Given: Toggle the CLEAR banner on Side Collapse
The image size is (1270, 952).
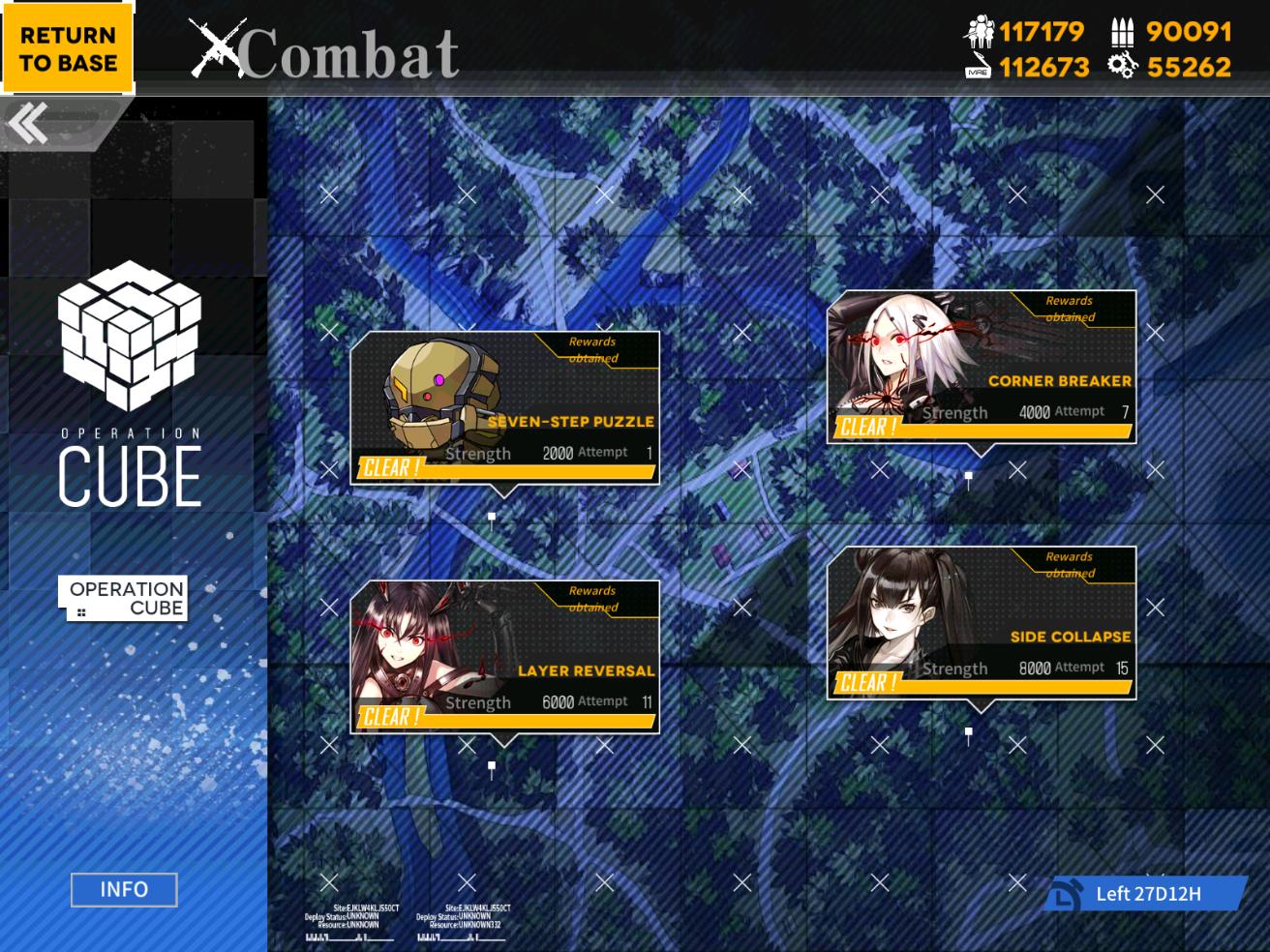Looking at the screenshot, I should (x=866, y=683).
